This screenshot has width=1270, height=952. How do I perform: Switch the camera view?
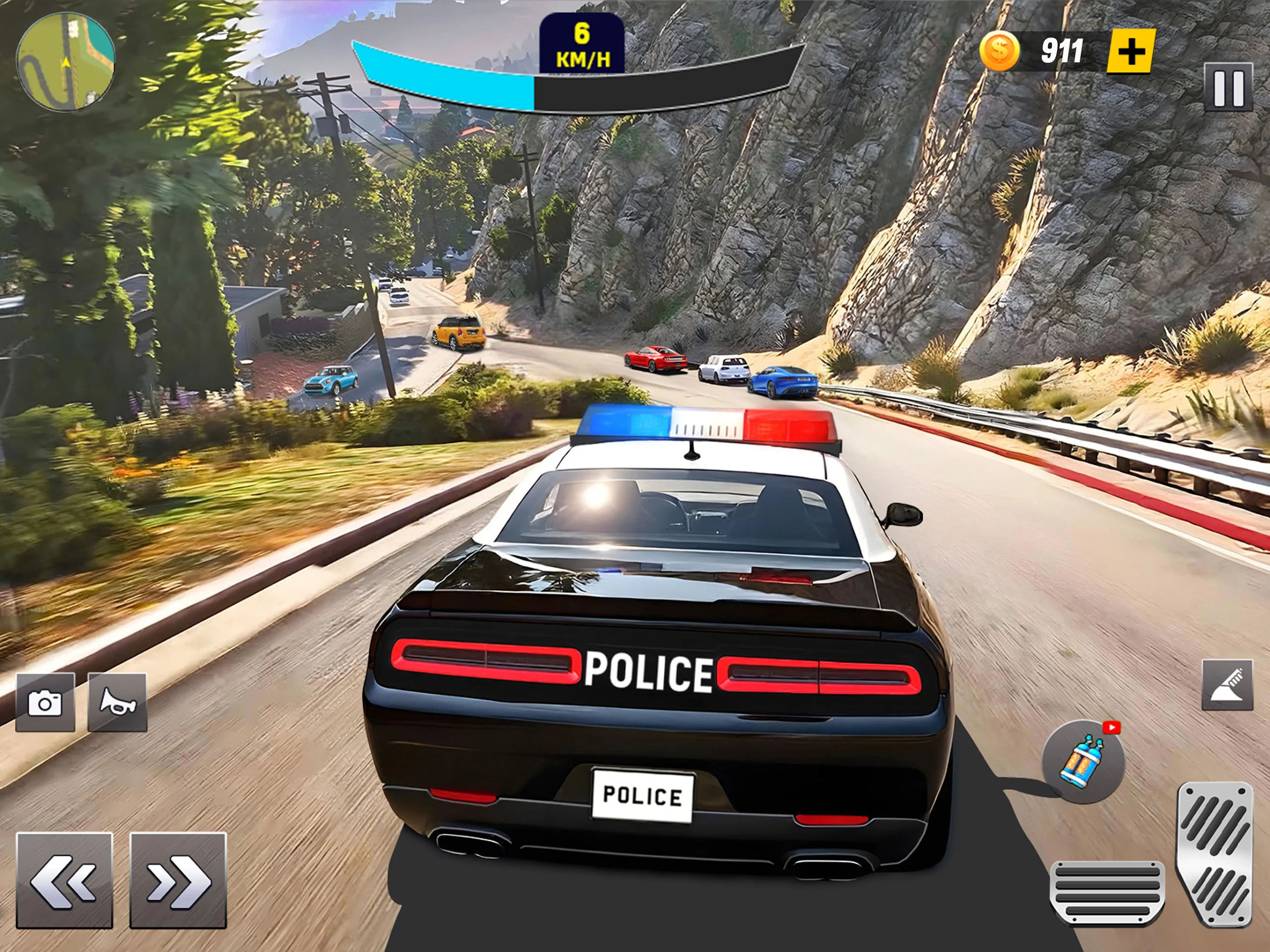tap(45, 702)
